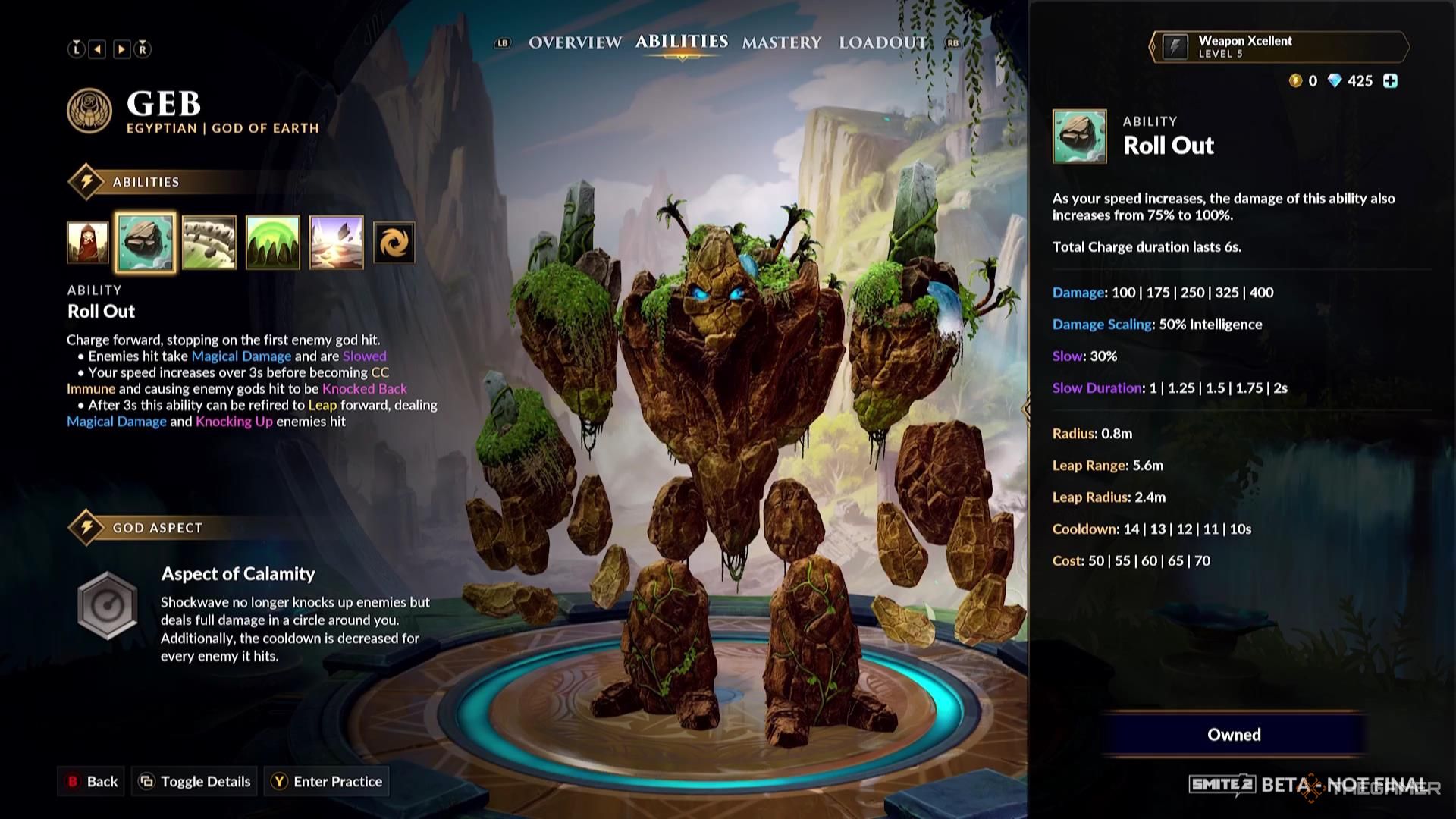Click the black swirl relic icon
The image size is (1456, 819).
(393, 243)
